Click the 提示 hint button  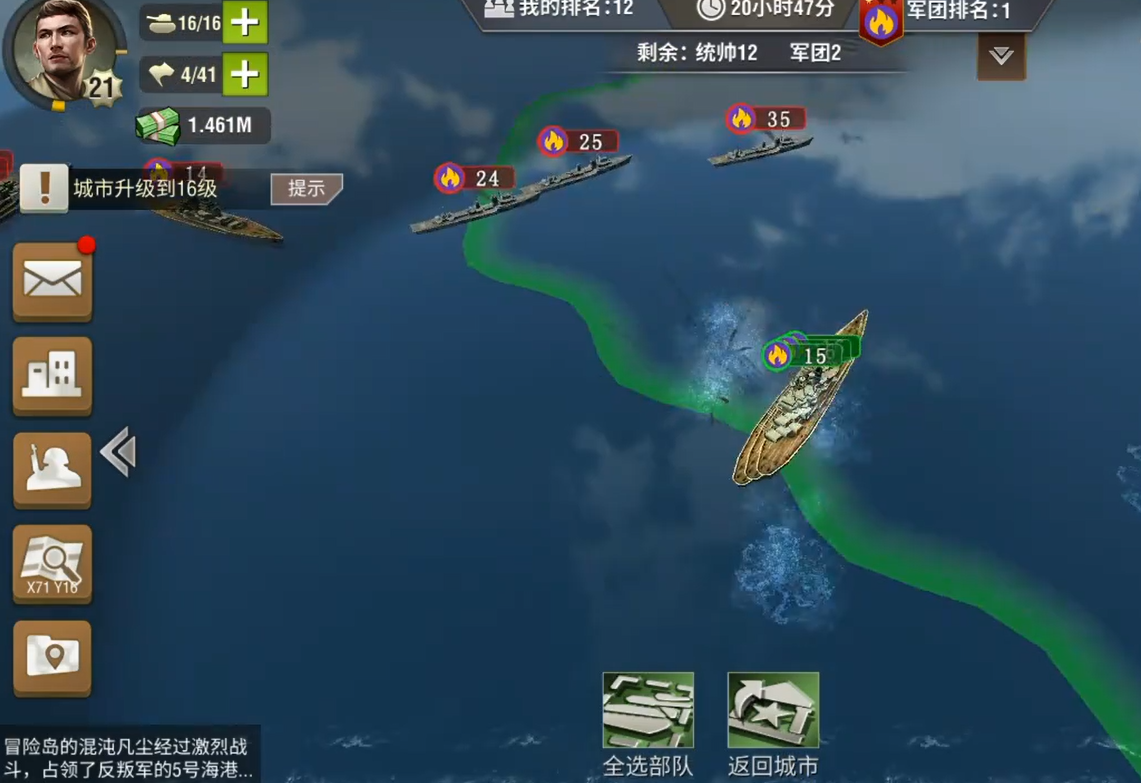(306, 188)
